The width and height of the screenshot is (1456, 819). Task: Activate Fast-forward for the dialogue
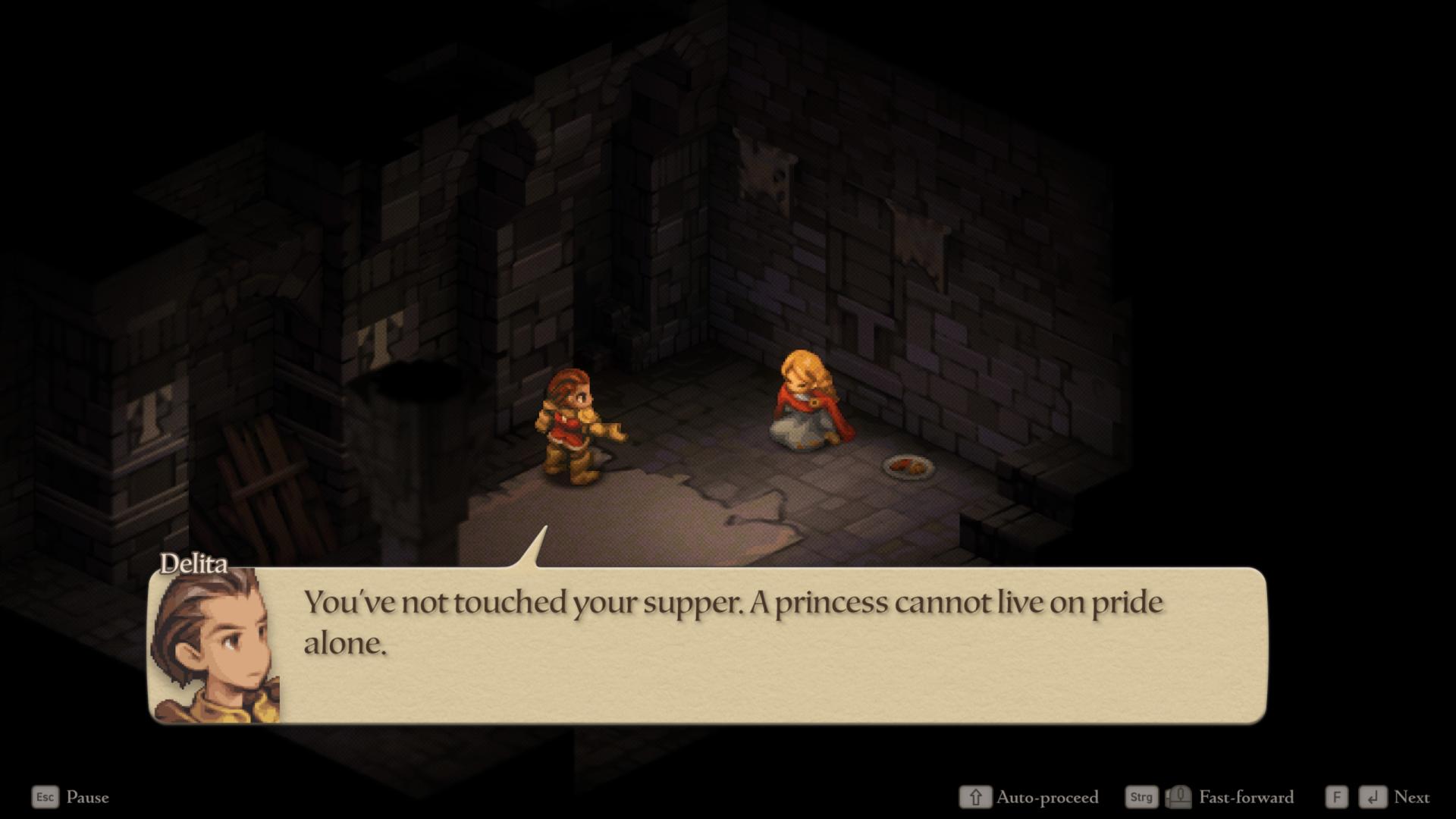coord(1246,797)
